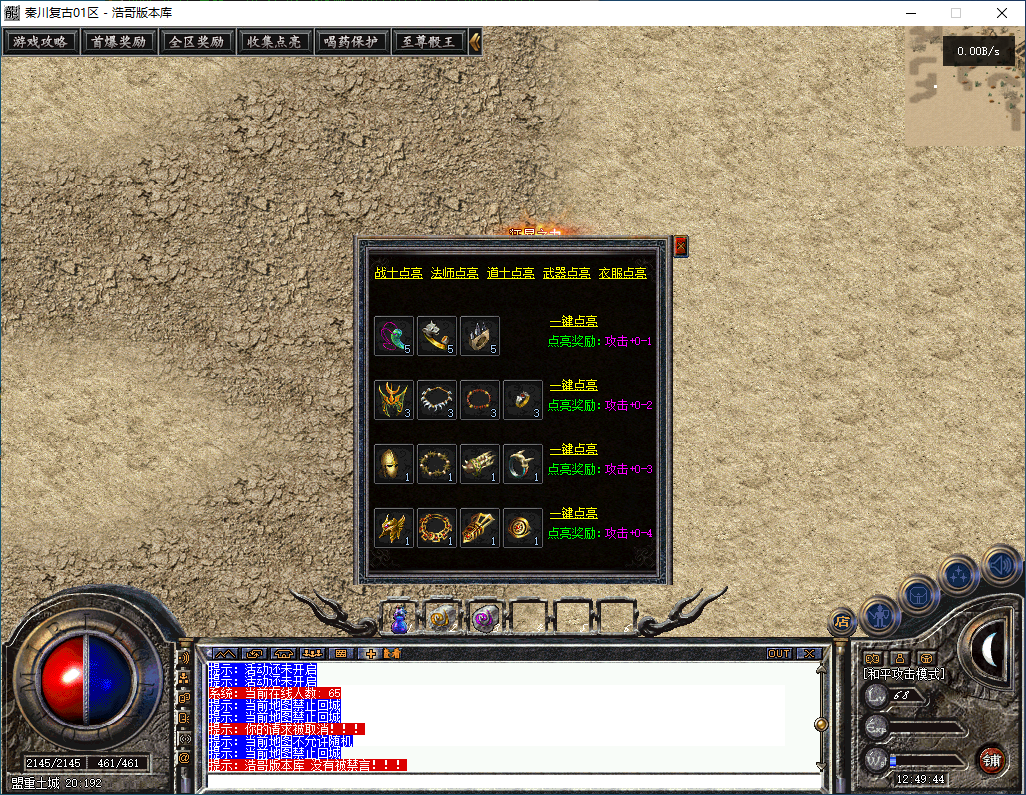Screen dimensions: 1026x795
Task: Close the collection panel with red X
Action: 681,246
